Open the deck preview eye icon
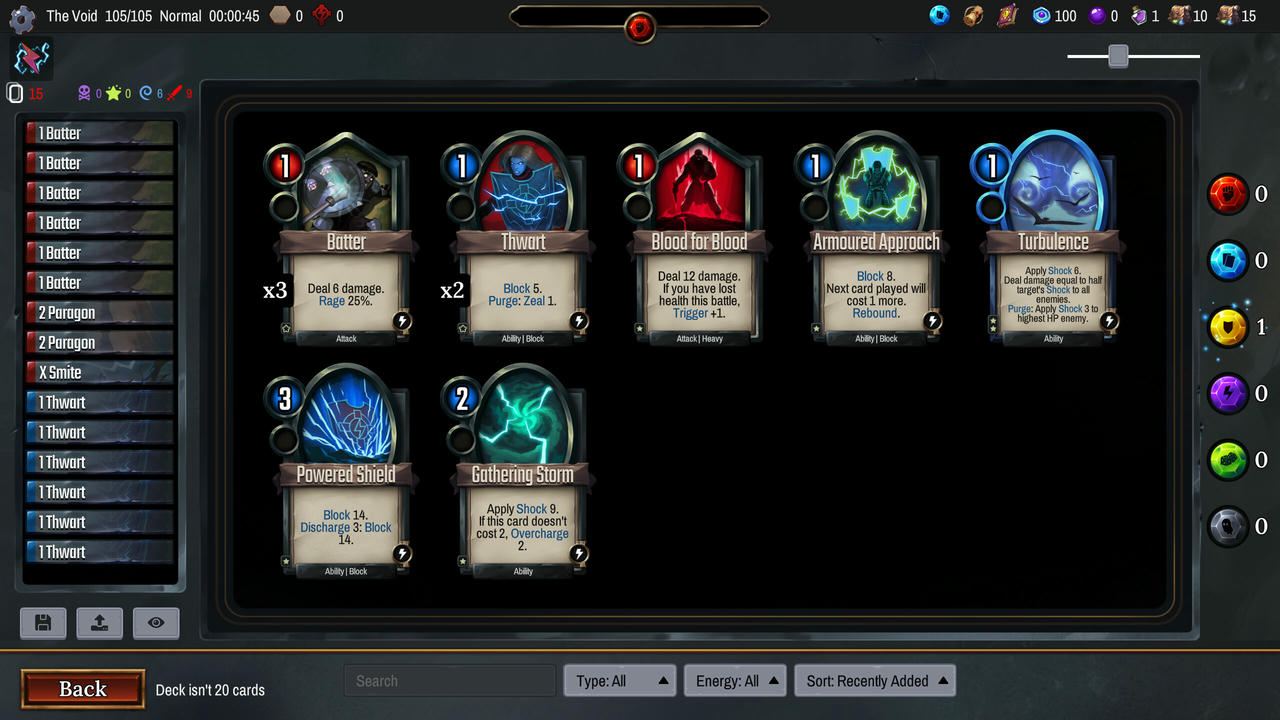Viewport: 1280px width, 720px height. [156, 623]
